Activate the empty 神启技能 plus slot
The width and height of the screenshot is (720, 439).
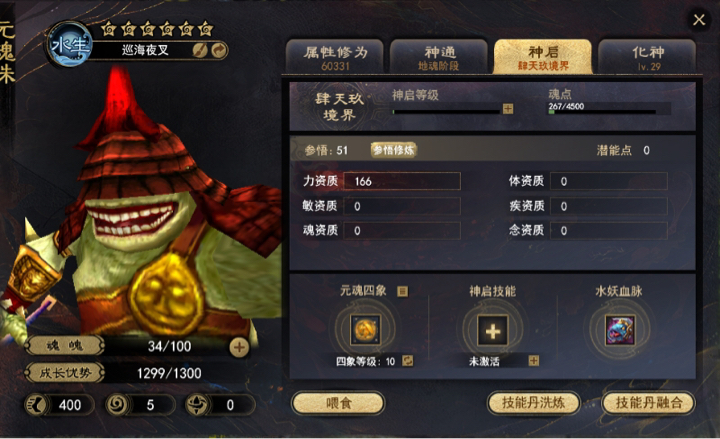[x=492, y=328]
